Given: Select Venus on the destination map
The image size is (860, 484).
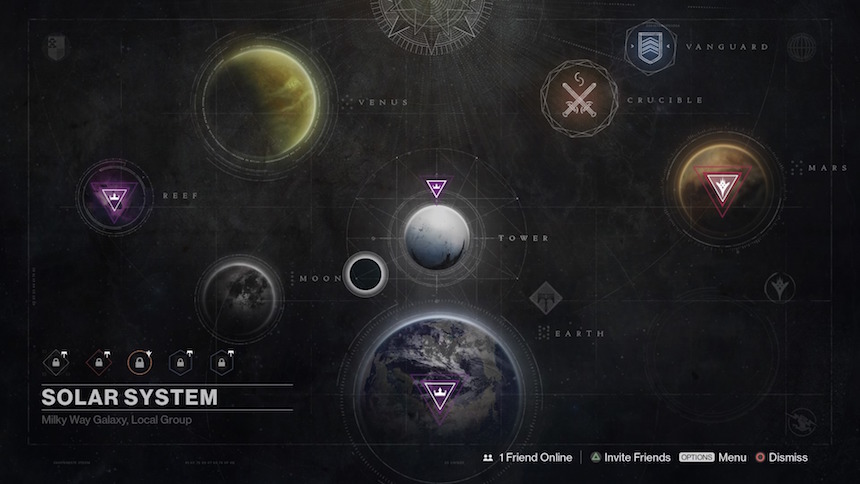Looking at the screenshot, I should click(260, 97).
